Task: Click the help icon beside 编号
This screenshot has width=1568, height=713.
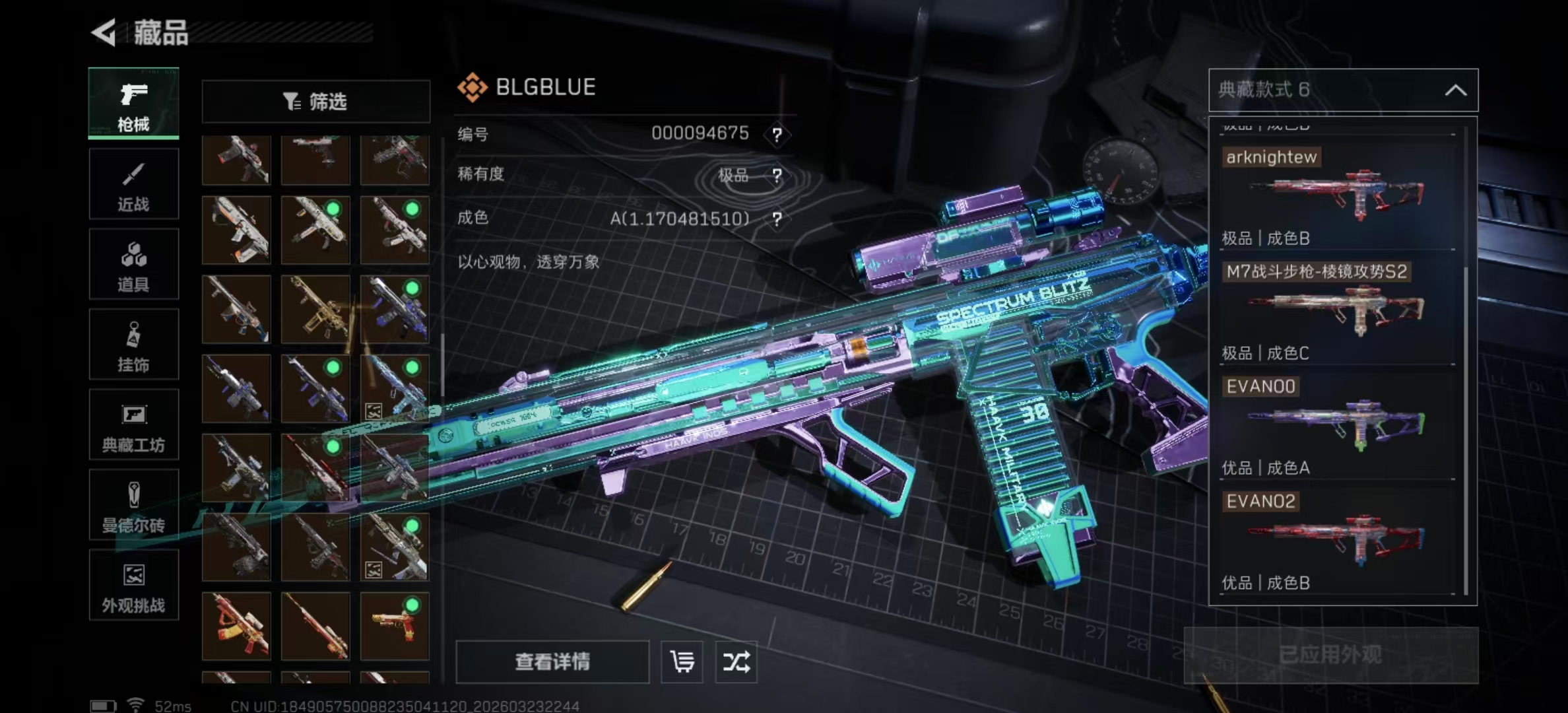Action: [777, 135]
